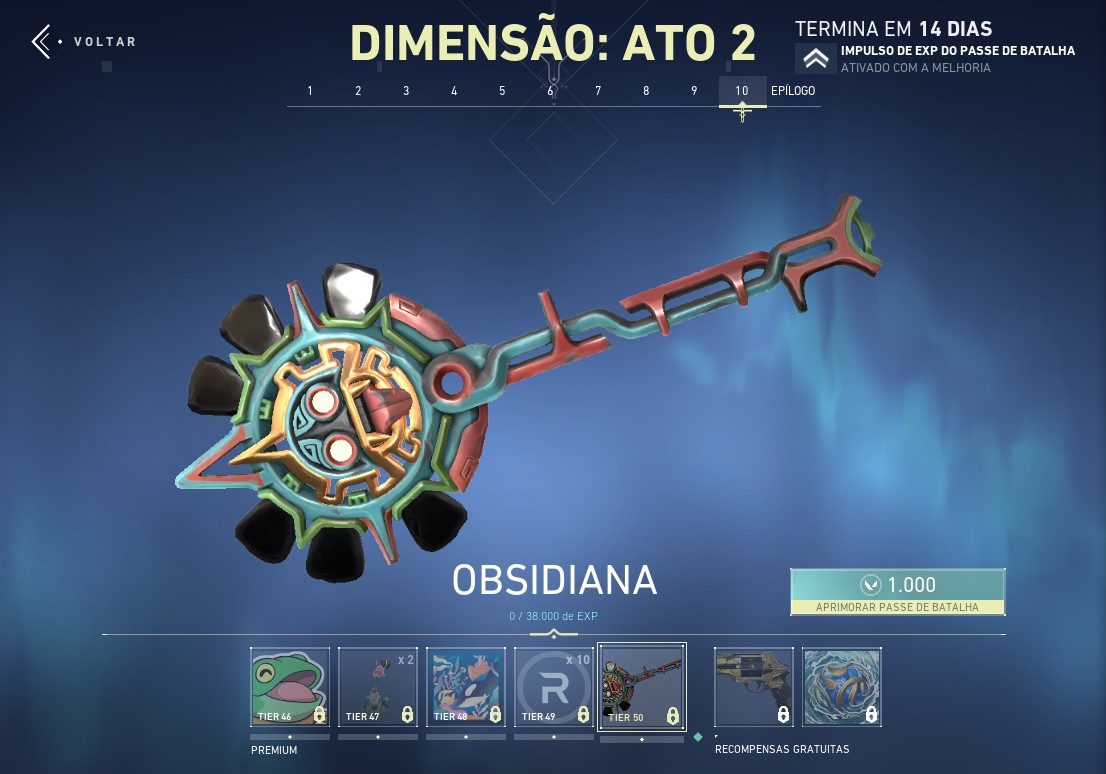Show the free swirling orb card reward
The height and width of the screenshot is (774, 1106).
coord(841,687)
